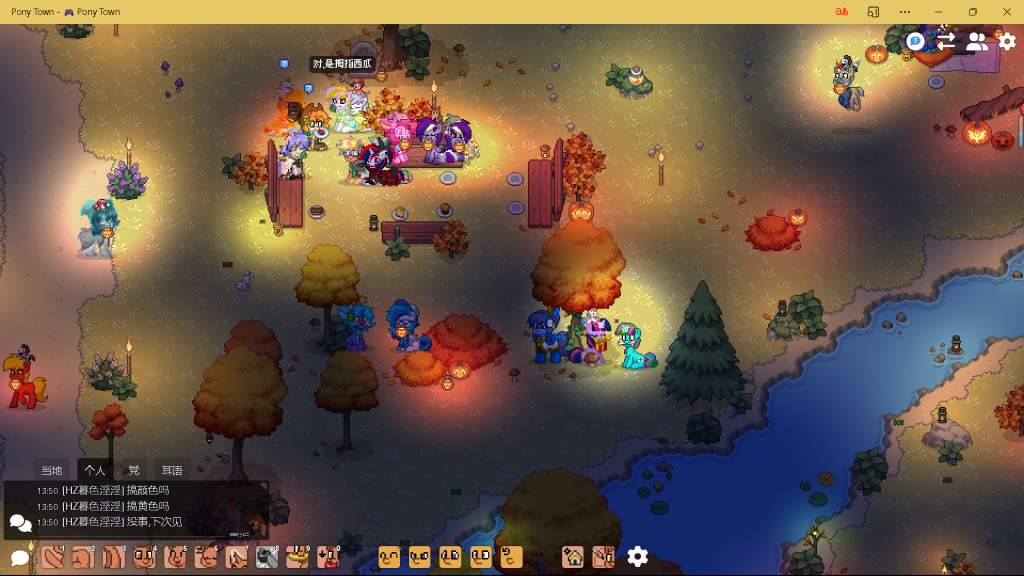Click the swap arrows icon
This screenshot has width=1024, height=576.
click(946, 41)
